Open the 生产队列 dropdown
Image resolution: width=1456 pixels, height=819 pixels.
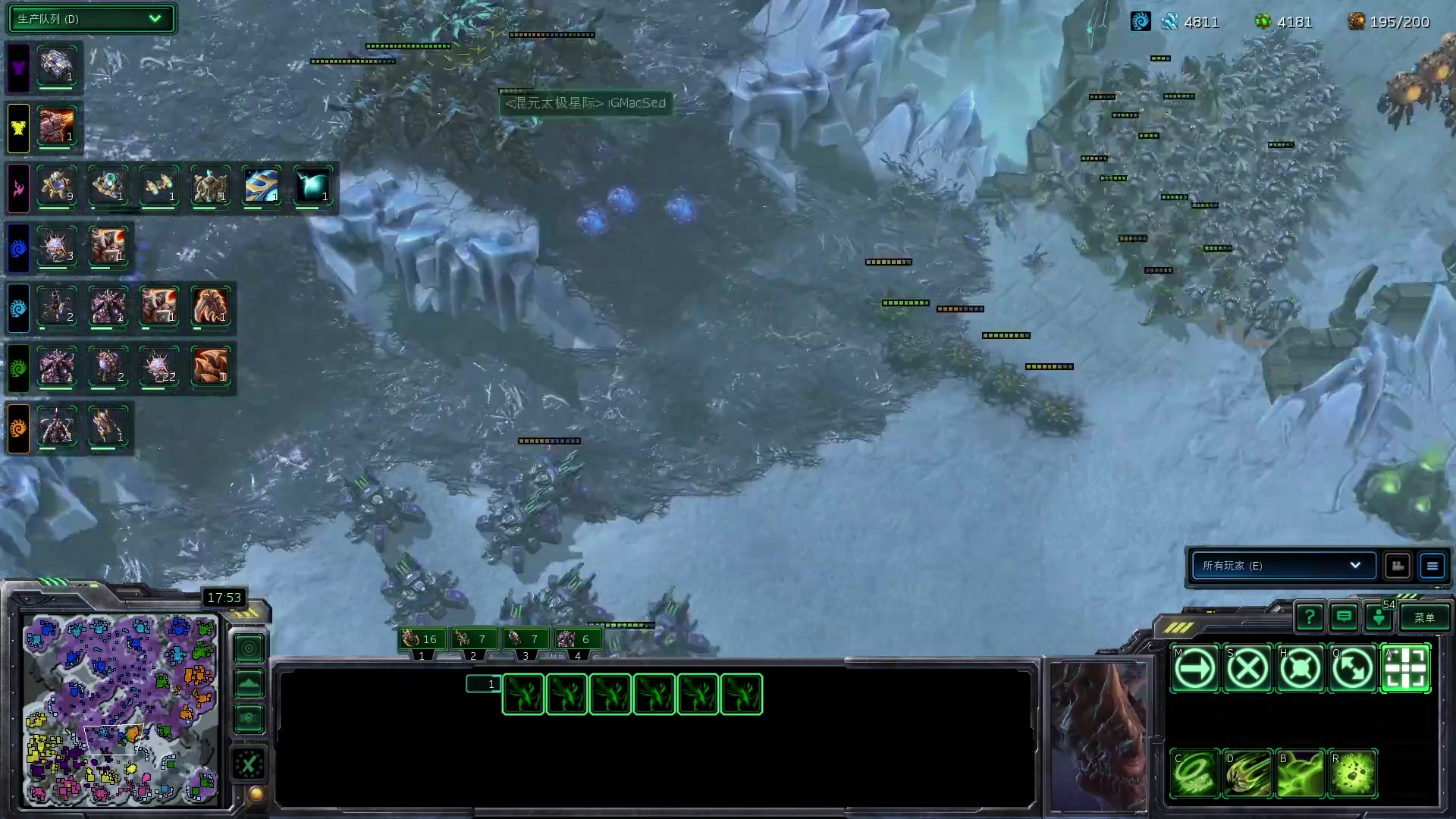click(91, 19)
